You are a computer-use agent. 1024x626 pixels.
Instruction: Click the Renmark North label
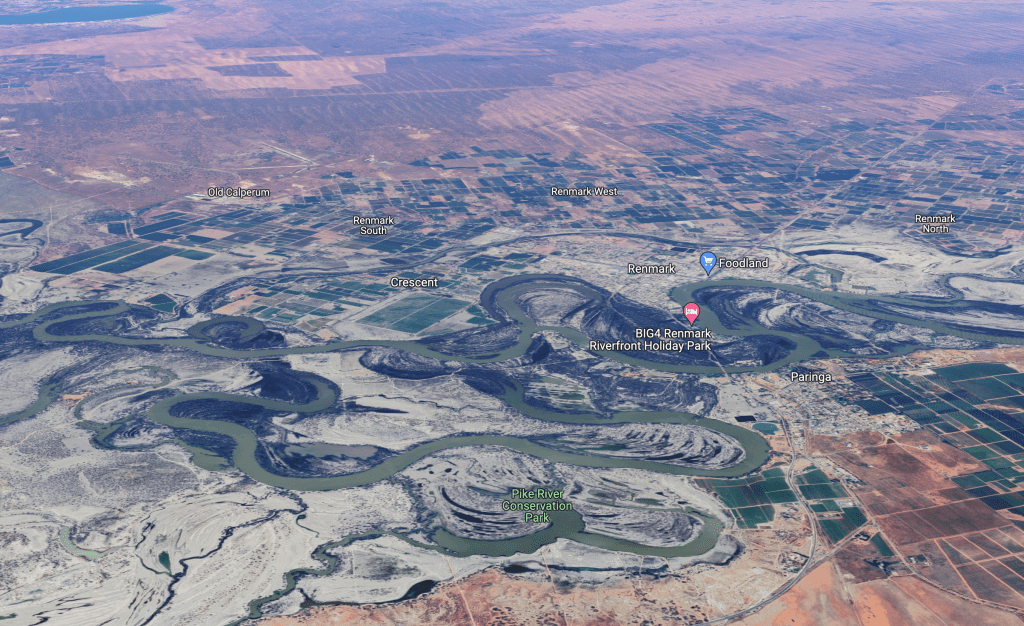pos(935,223)
